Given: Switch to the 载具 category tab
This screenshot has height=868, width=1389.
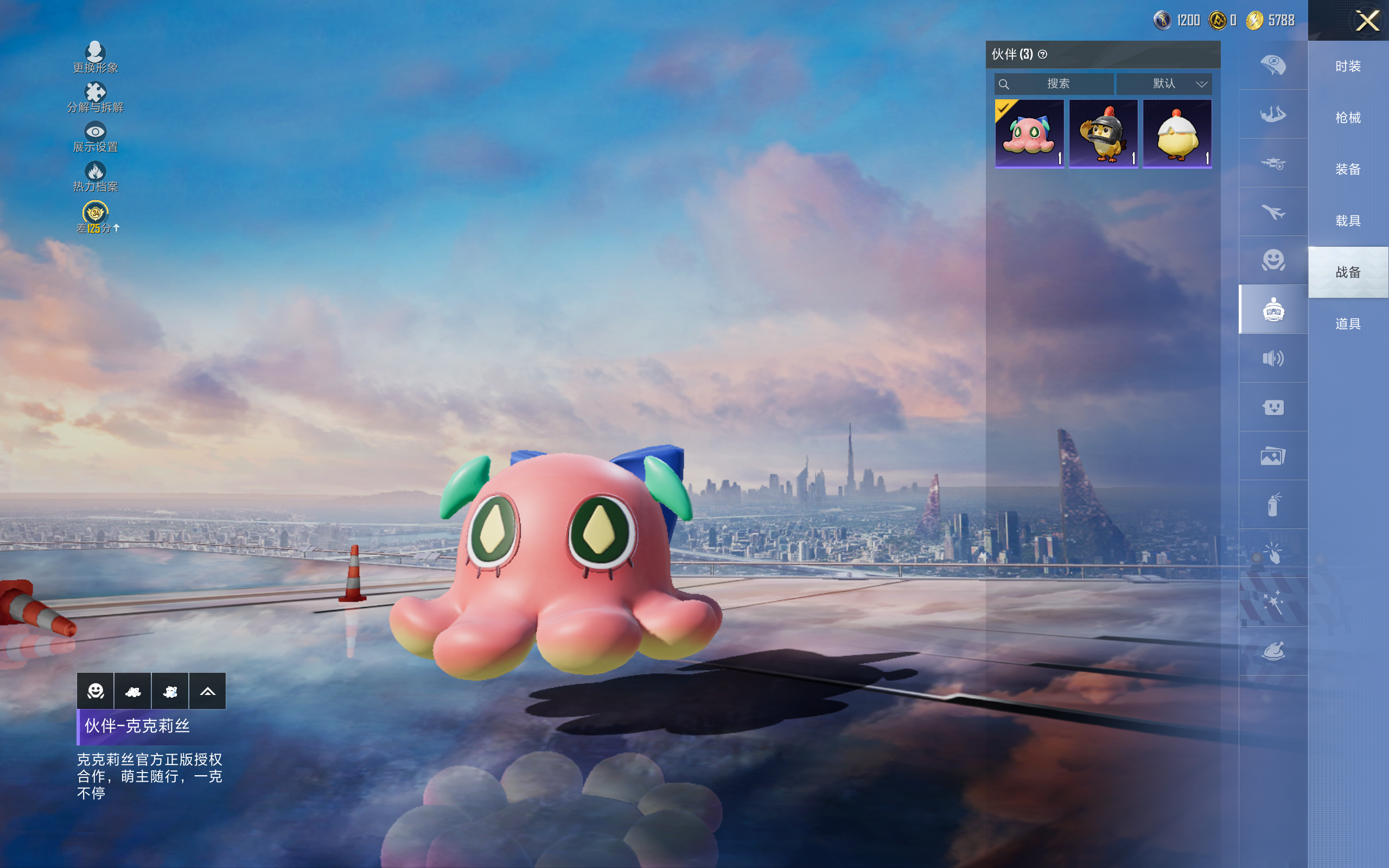Looking at the screenshot, I should click(1348, 221).
